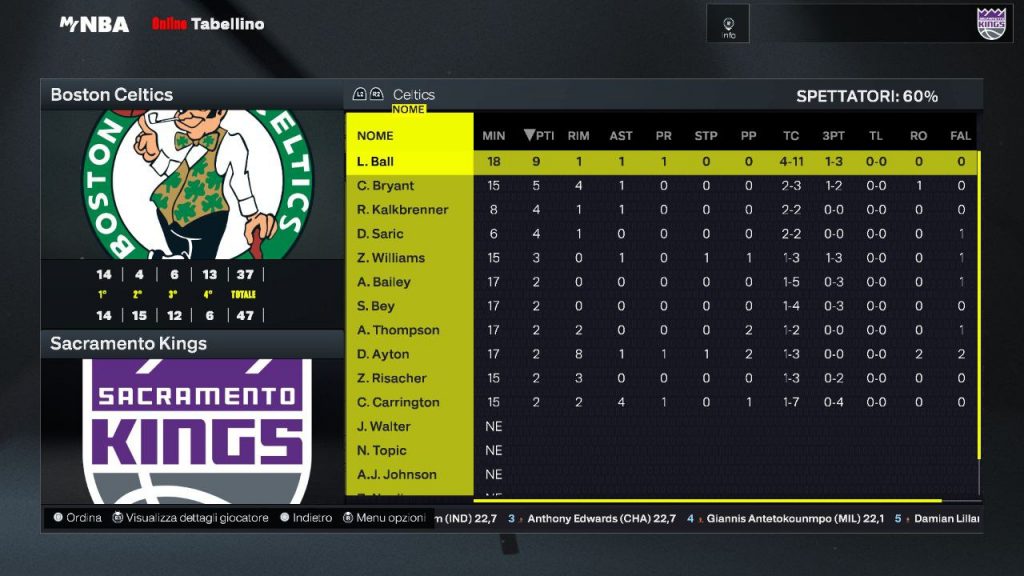Pick D. Saric from the player list

(x=381, y=234)
